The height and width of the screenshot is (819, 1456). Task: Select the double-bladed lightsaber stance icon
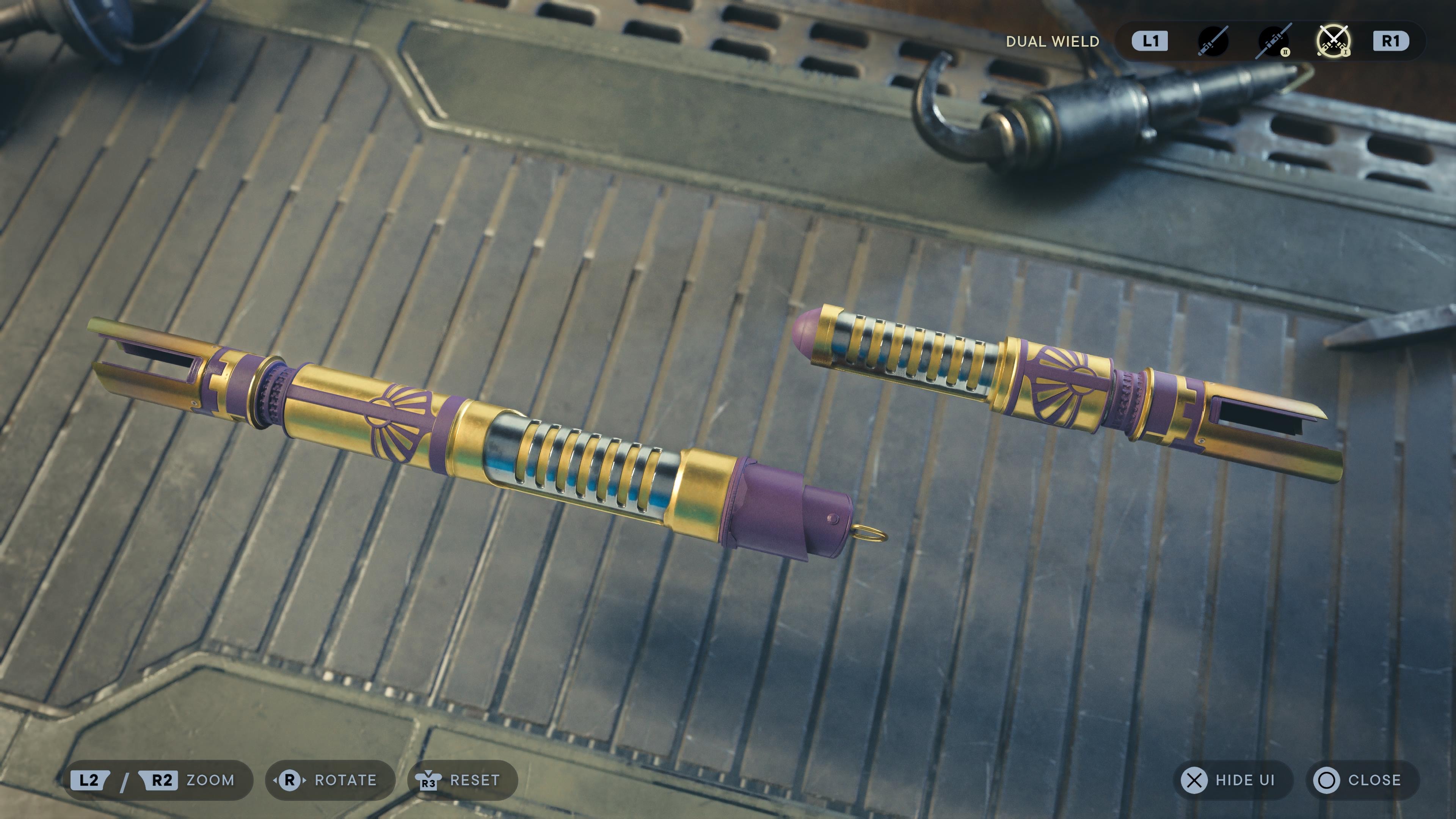pos(1274,41)
